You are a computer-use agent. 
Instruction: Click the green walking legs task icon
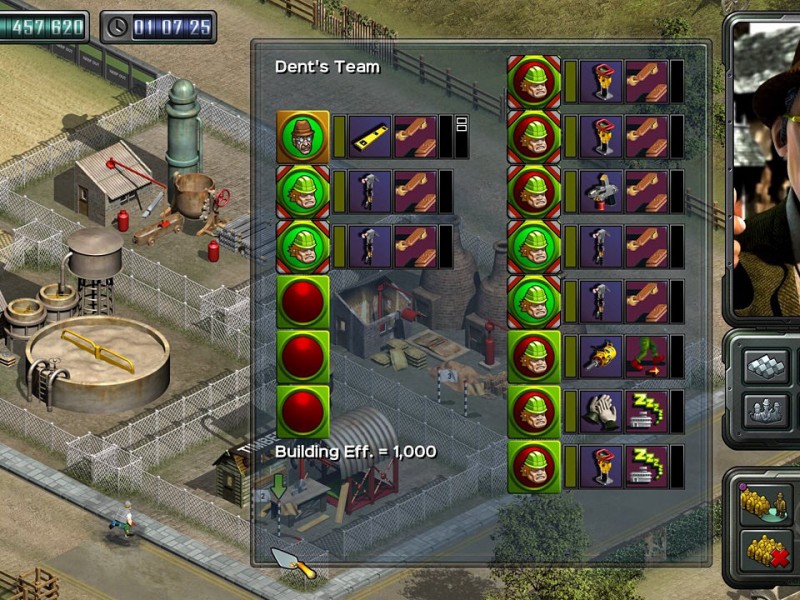pos(647,356)
